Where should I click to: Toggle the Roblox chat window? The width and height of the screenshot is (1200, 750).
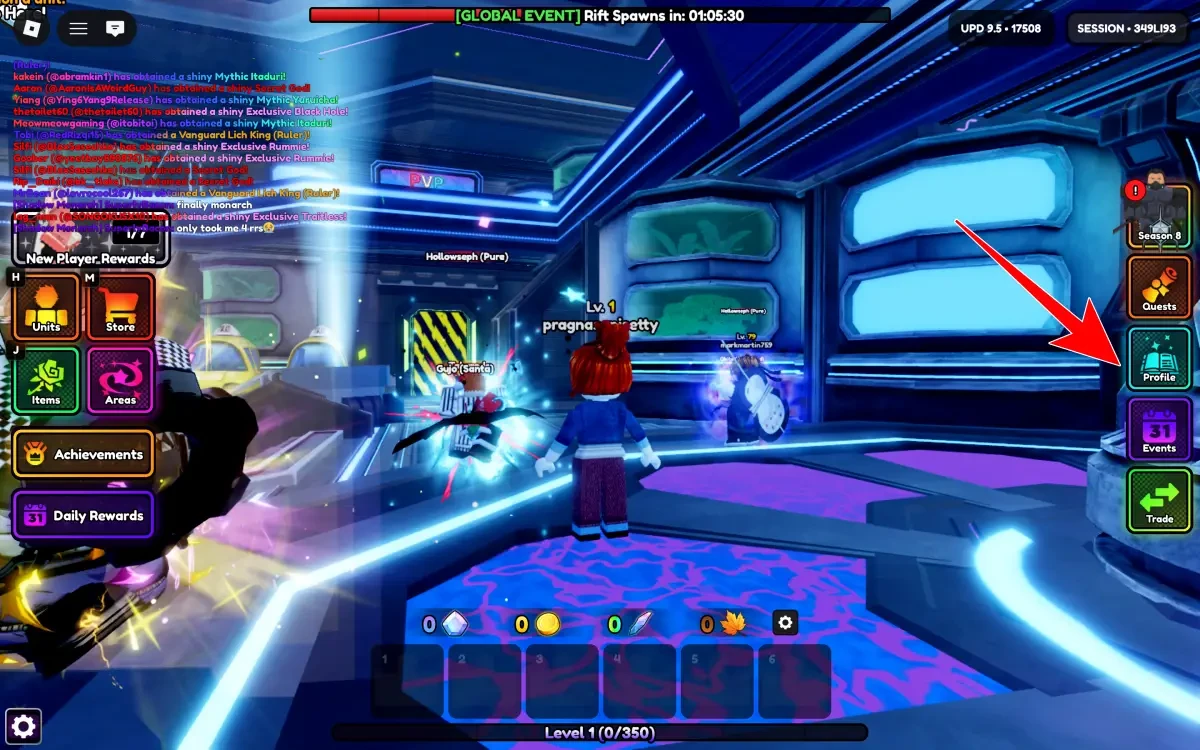(115, 28)
